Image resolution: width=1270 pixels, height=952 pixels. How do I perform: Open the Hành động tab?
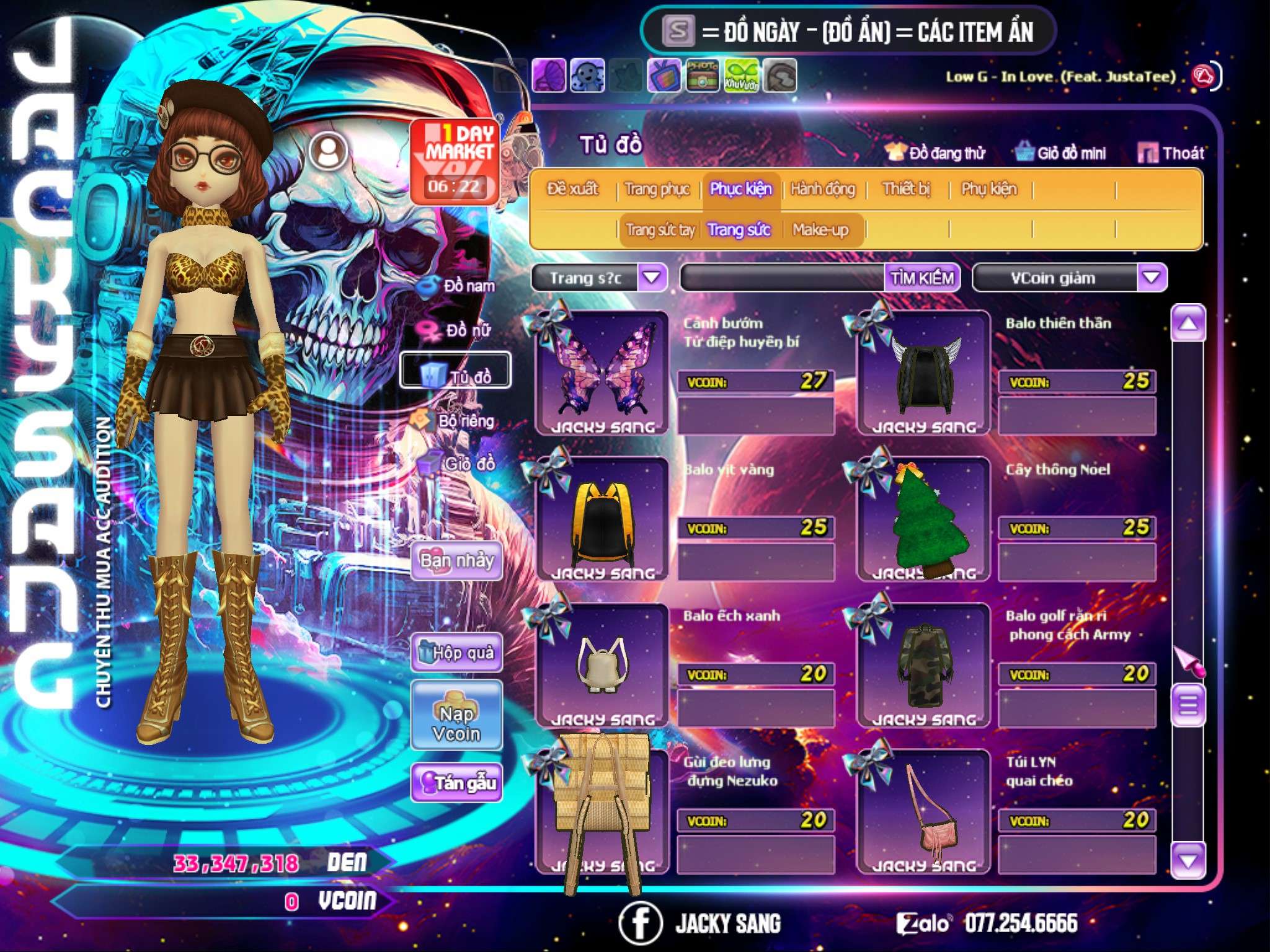(x=822, y=189)
